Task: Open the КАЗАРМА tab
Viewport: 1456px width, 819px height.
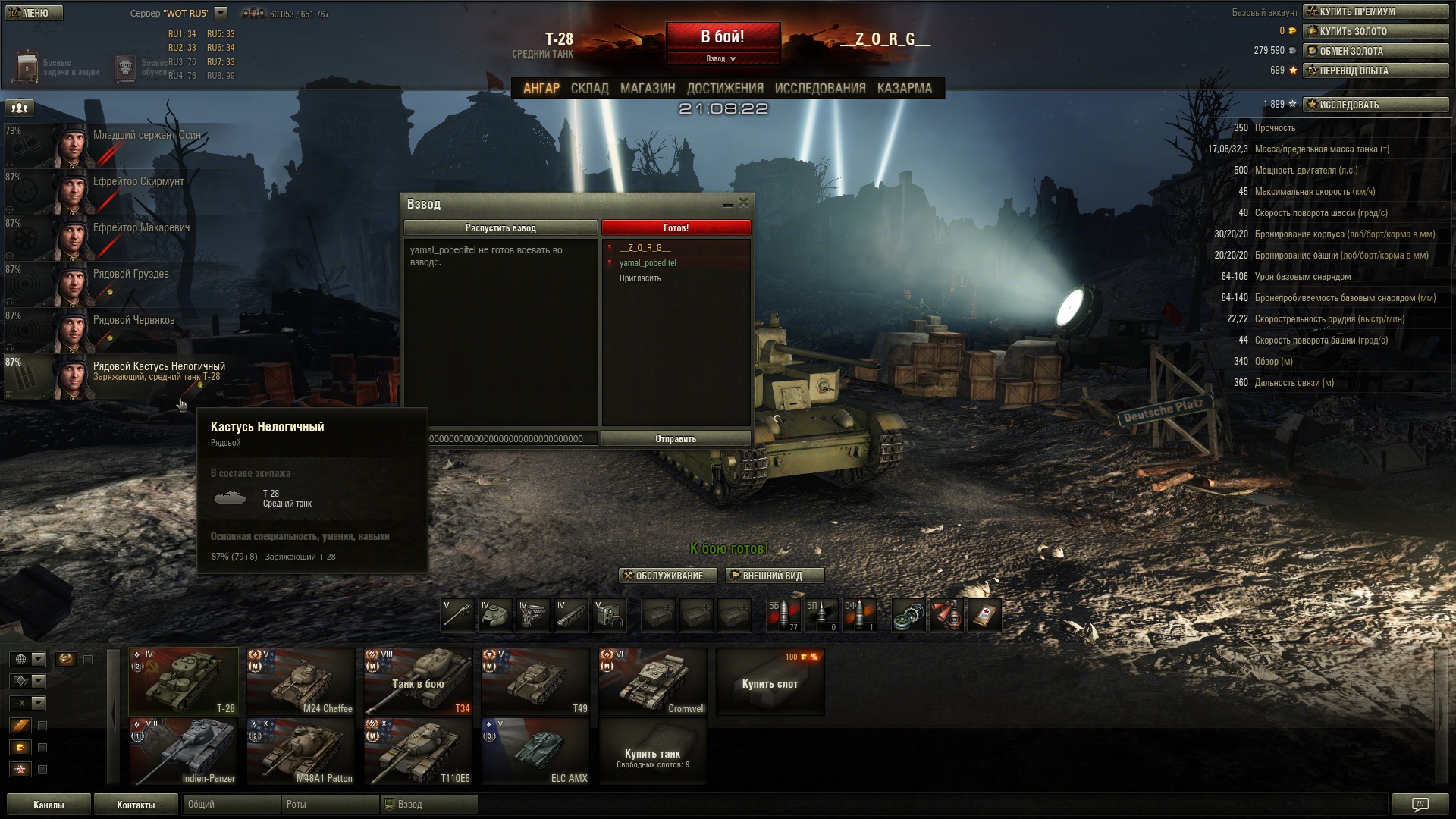Action: [904, 89]
